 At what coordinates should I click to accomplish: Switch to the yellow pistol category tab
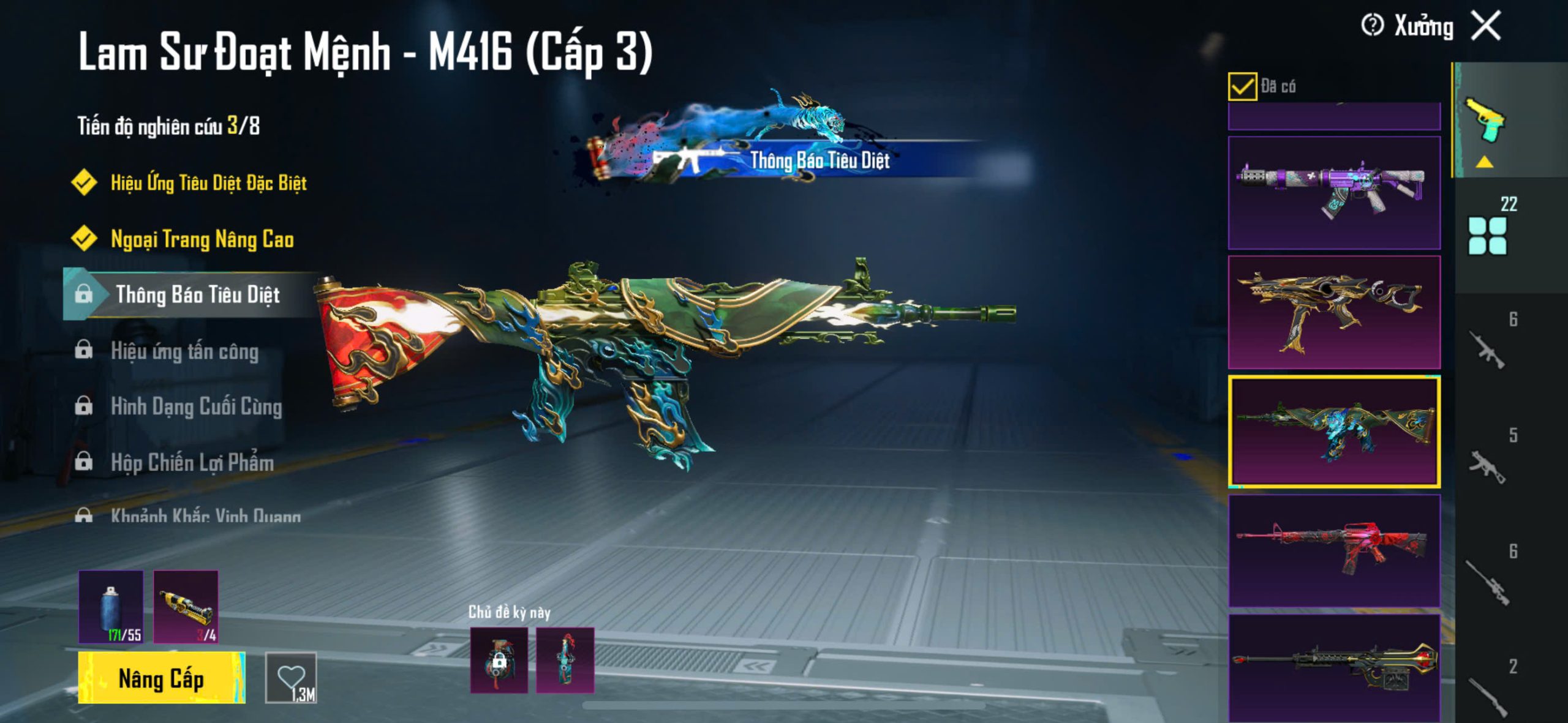point(1485,119)
